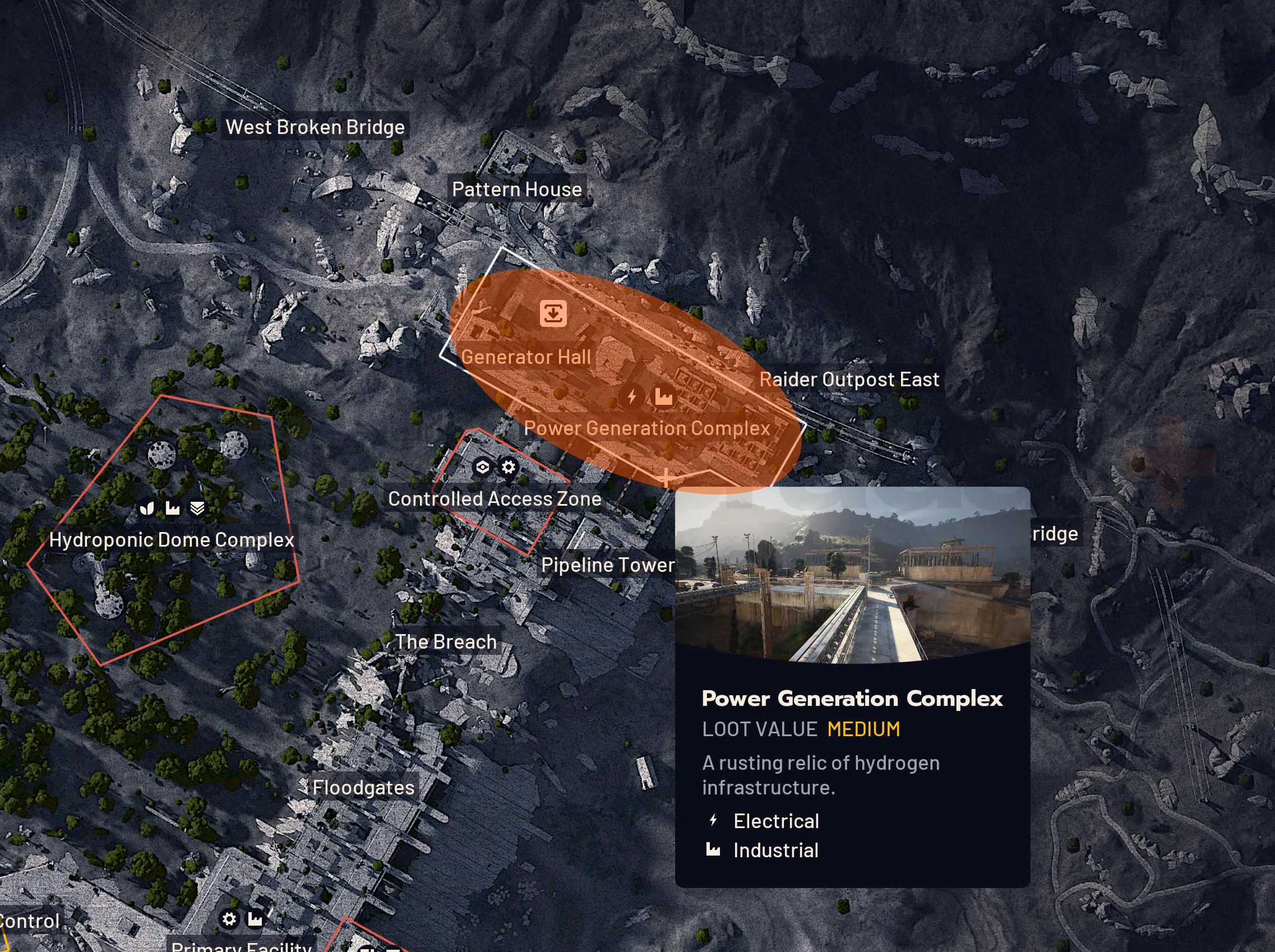1275x952 pixels.
Task: Select the West Broken Bridge label
Action: [x=316, y=127]
